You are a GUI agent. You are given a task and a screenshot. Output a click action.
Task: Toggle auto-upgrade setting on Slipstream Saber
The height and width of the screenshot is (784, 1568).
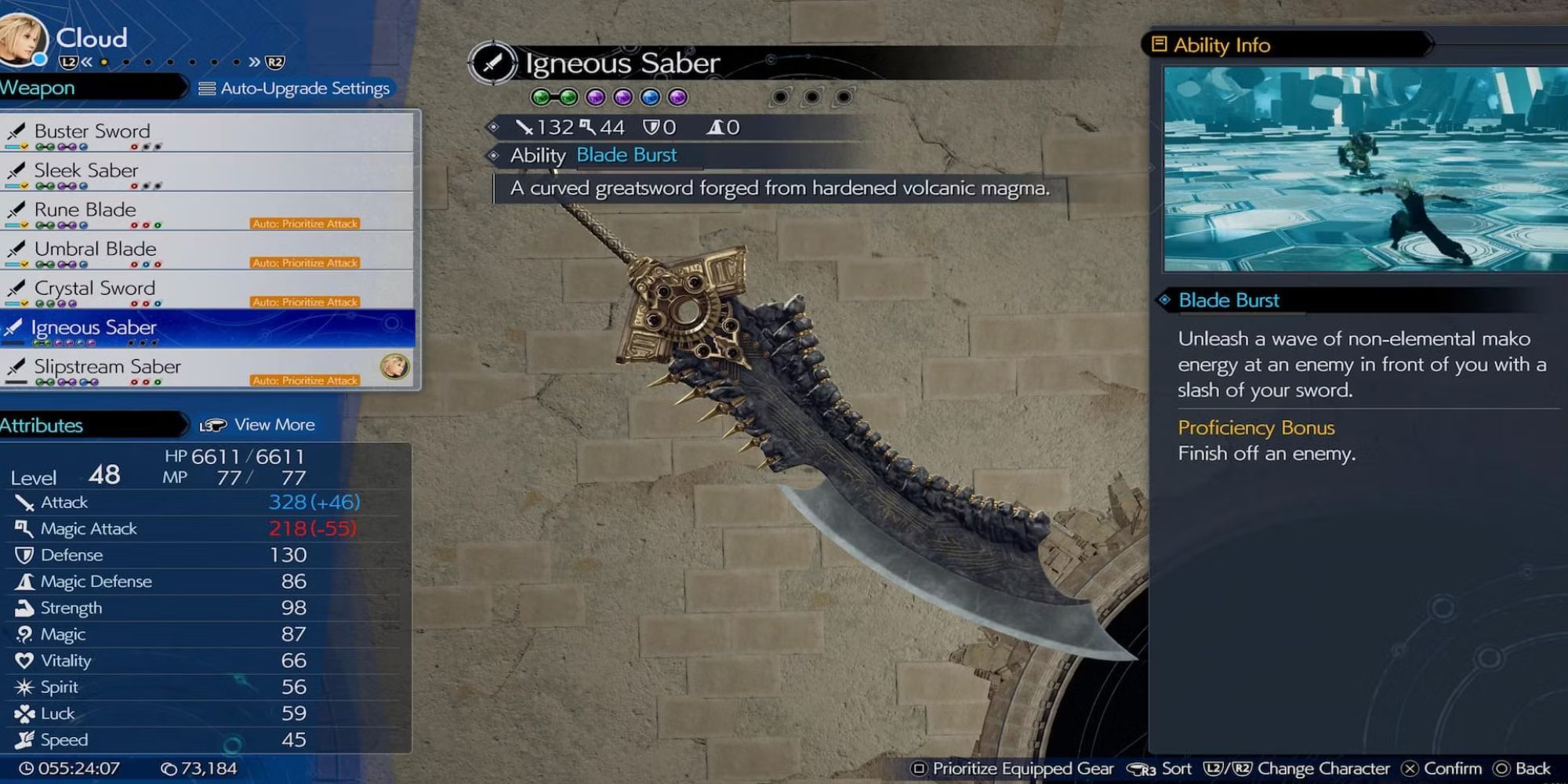point(304,380)
